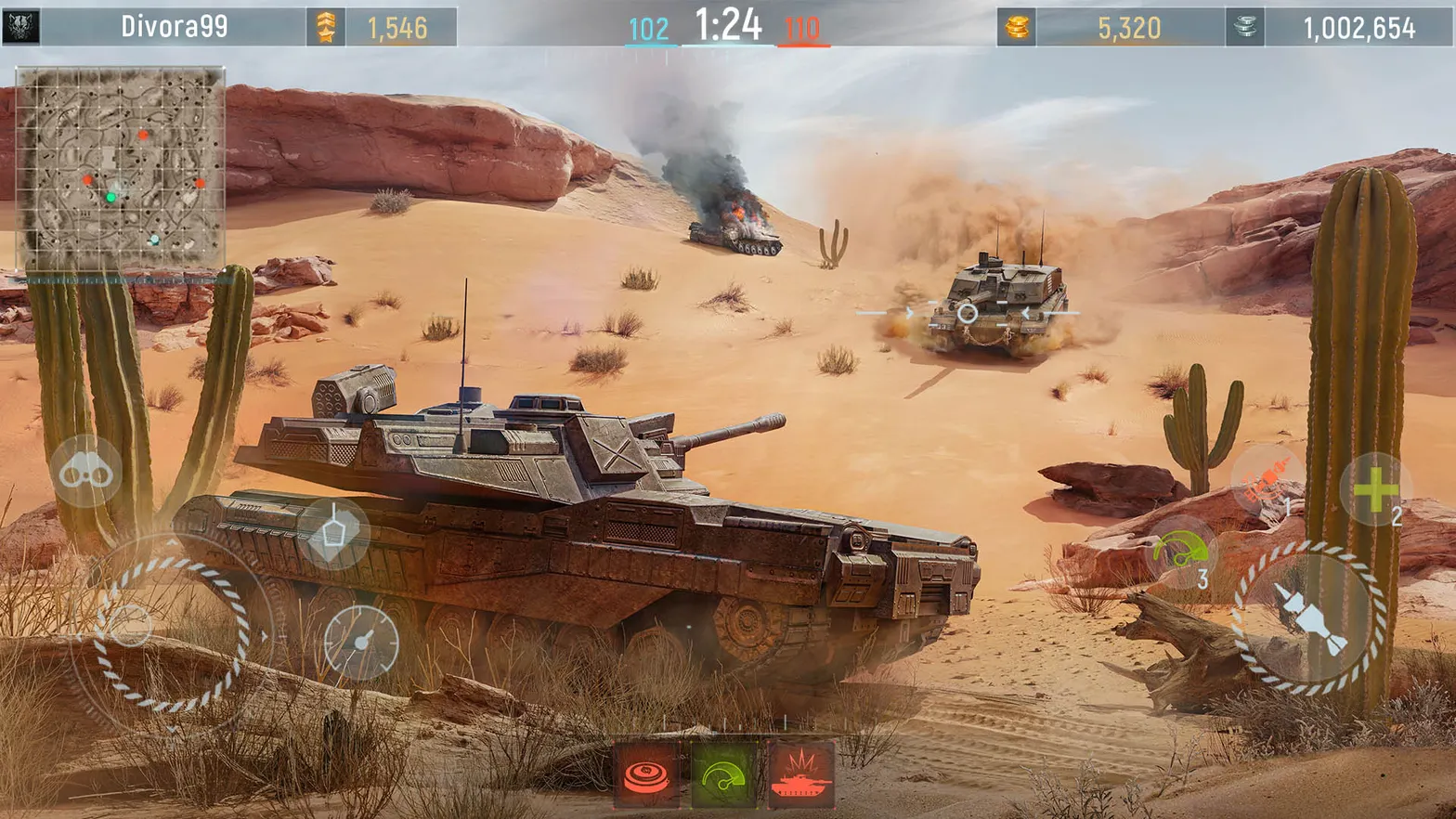Activate the sniper binoculars zoom
Image resolution: width=1456 pixels, height=819 pixels.
tap(84, 472)
